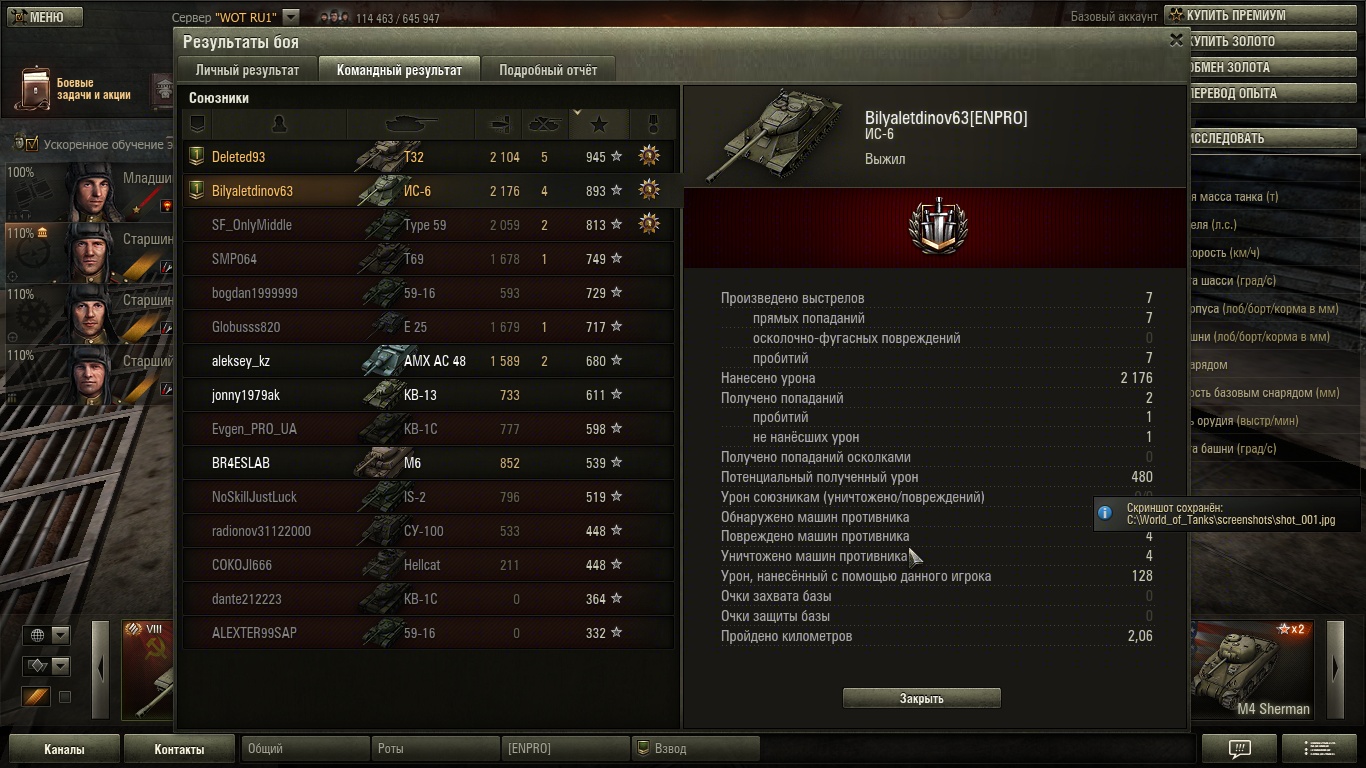Screen dimensions: 1366x768
Task: Switch to Личный результат tab
Action: click(247, 70)
